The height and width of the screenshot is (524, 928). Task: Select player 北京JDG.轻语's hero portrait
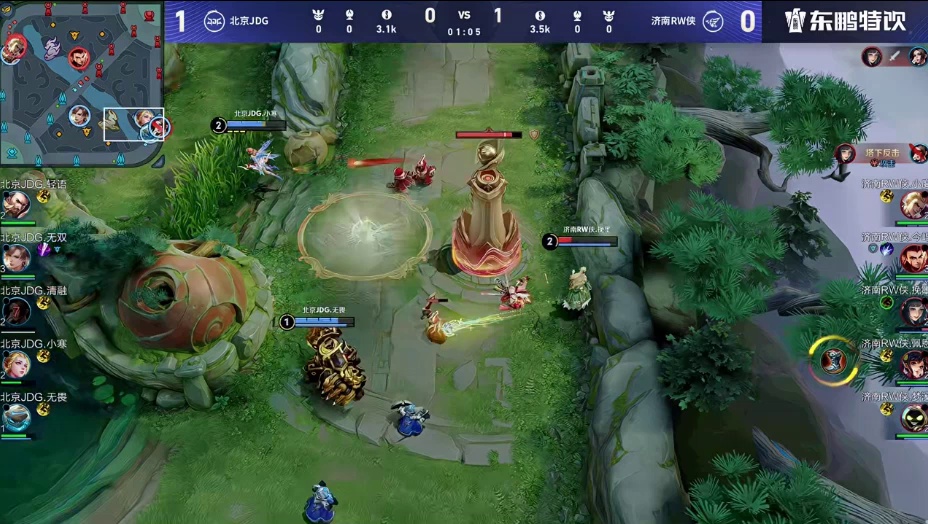click(x=14, y=204)
